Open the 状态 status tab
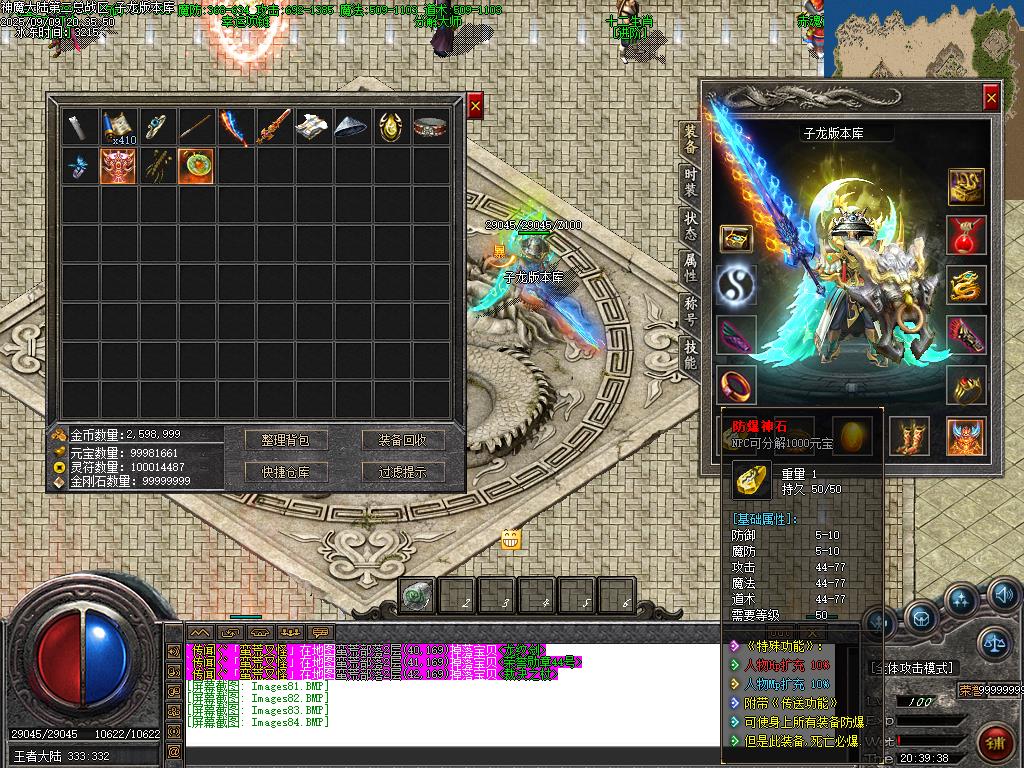The image size is (1024, 768). click(690, 224)
